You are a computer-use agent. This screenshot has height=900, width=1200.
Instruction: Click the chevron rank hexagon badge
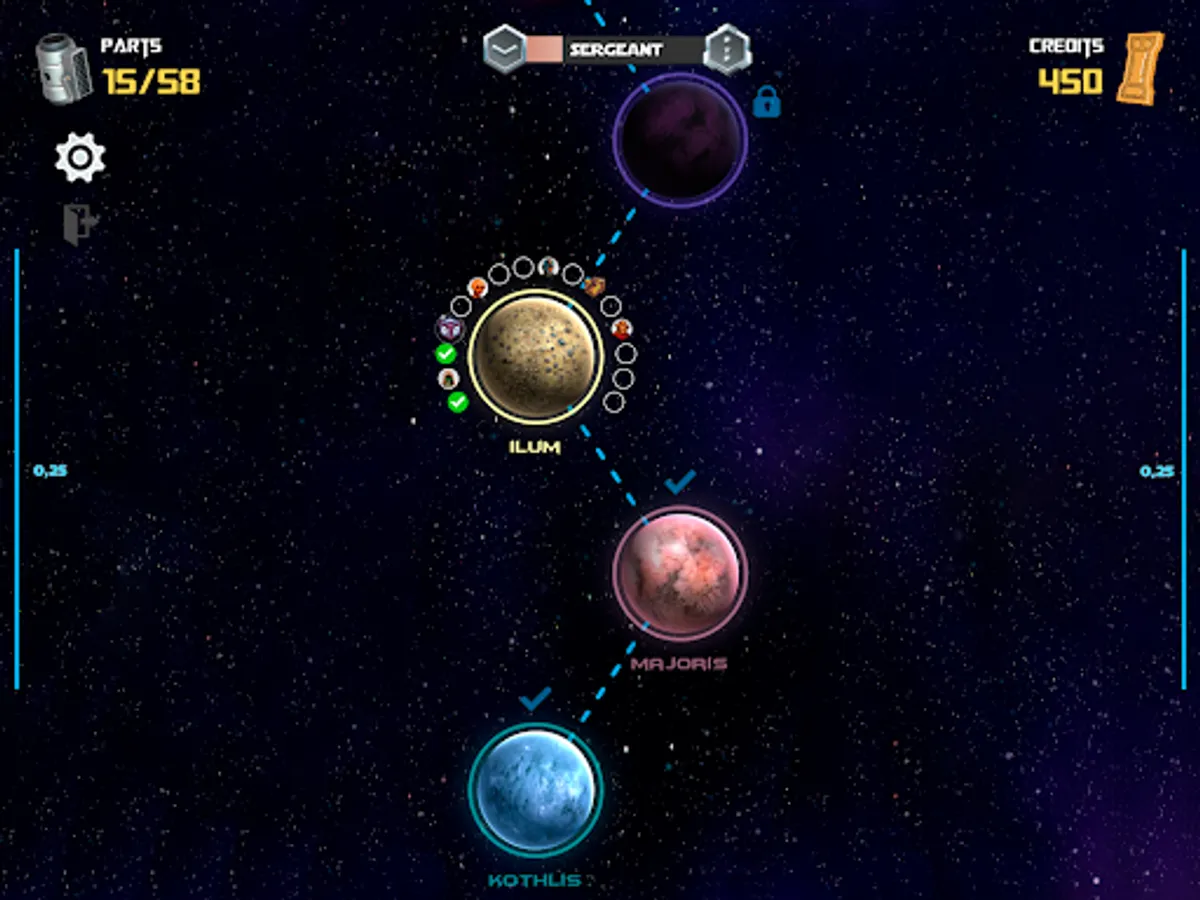[x=505, y=49]
